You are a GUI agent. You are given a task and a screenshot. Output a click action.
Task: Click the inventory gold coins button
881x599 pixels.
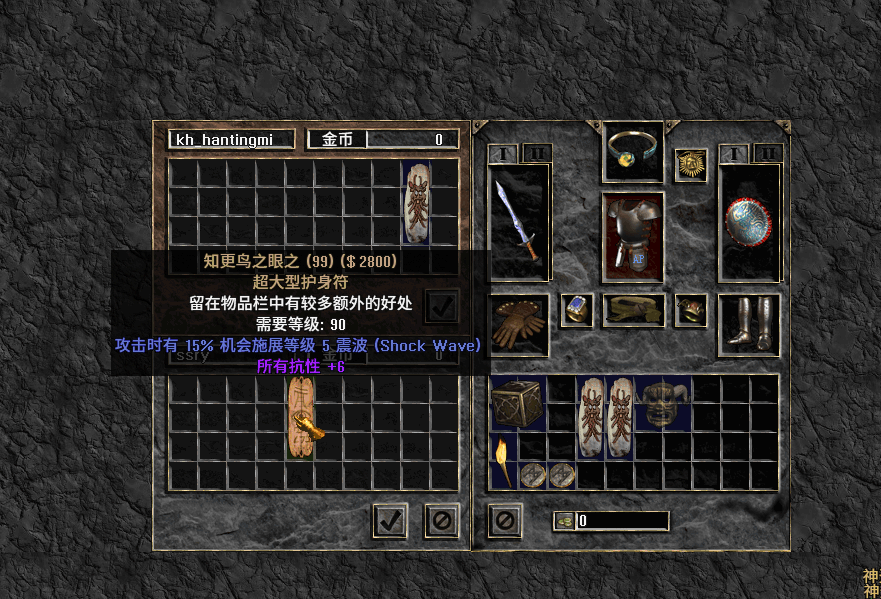(x=565, y=521)
